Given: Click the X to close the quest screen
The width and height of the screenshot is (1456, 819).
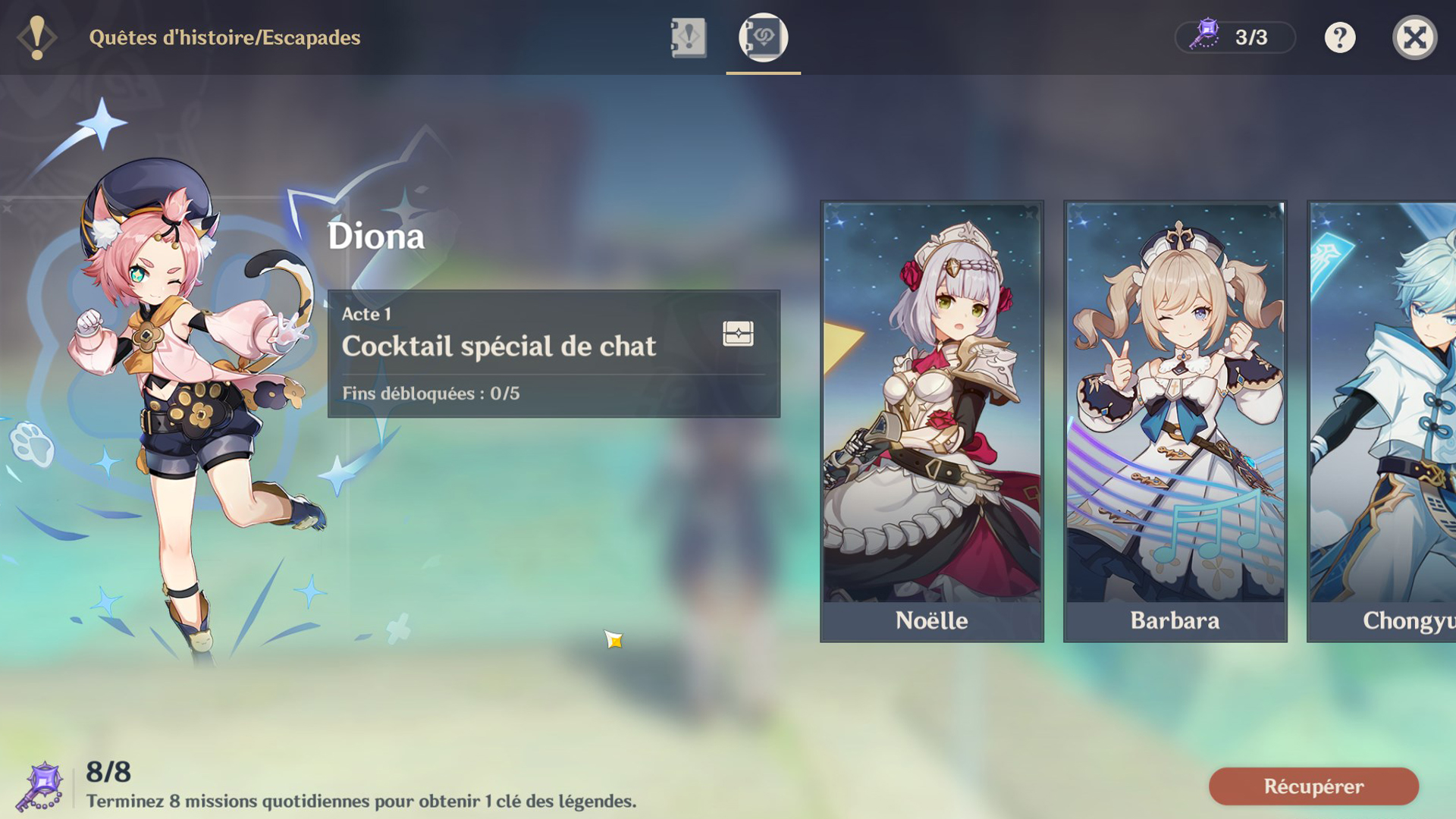Looking at the screenshot, I should coord(1415,39).
